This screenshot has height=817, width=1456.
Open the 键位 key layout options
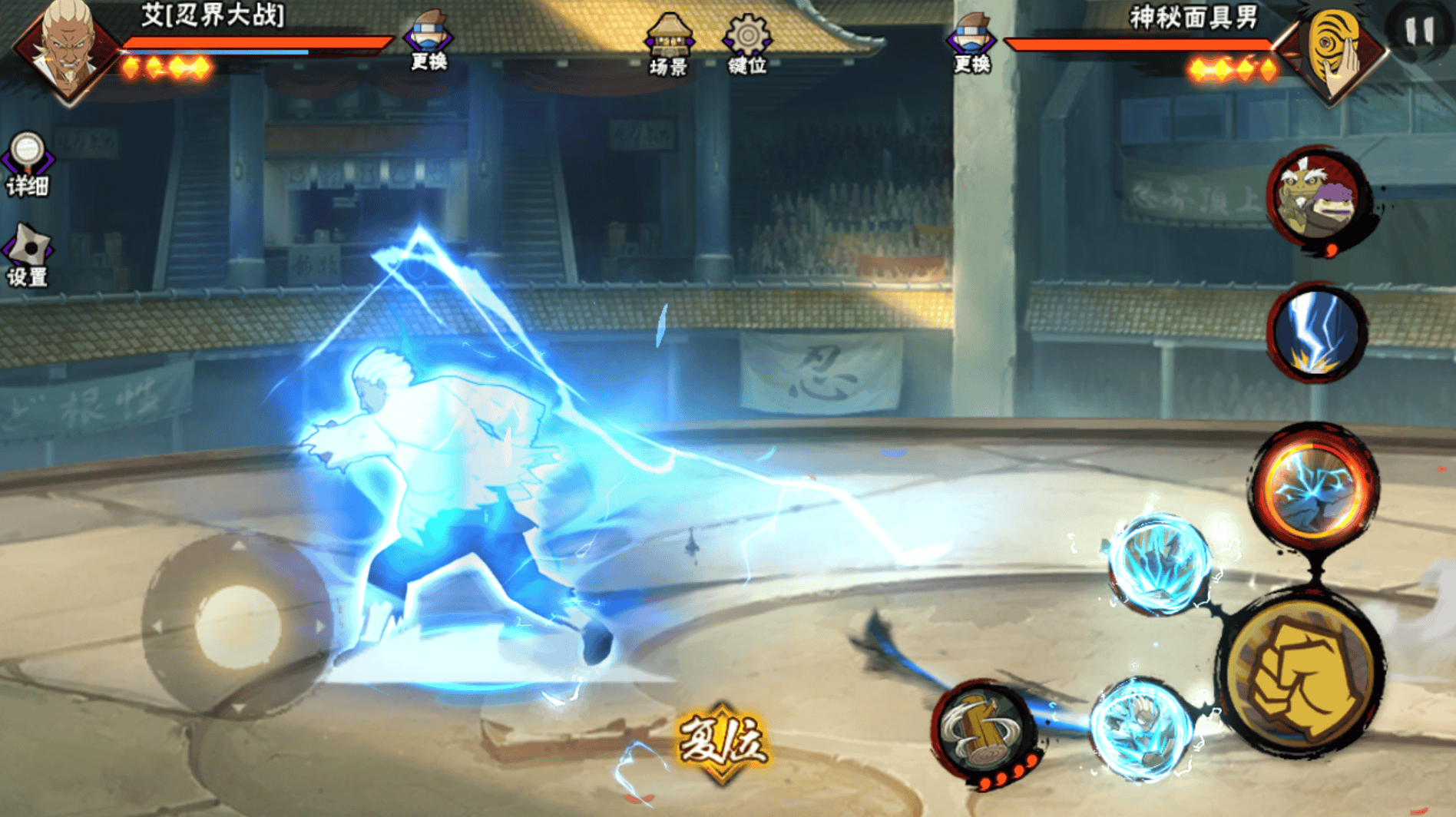pyautogui.click(x=747, y=45)
